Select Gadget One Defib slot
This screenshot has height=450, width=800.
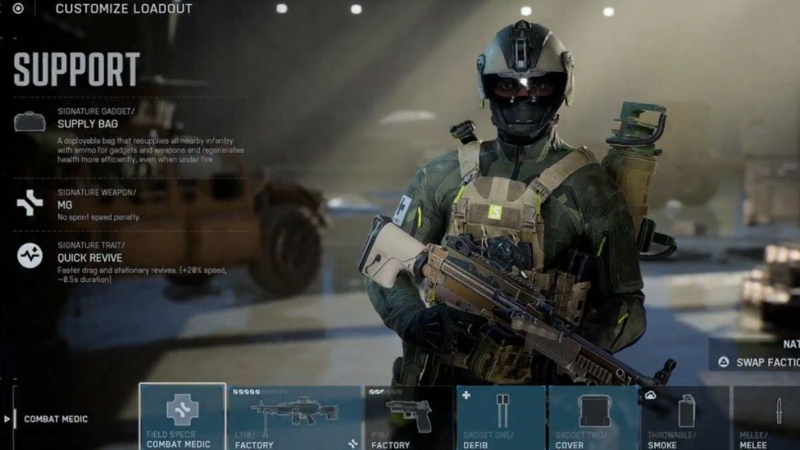click(x=500, y=417)
